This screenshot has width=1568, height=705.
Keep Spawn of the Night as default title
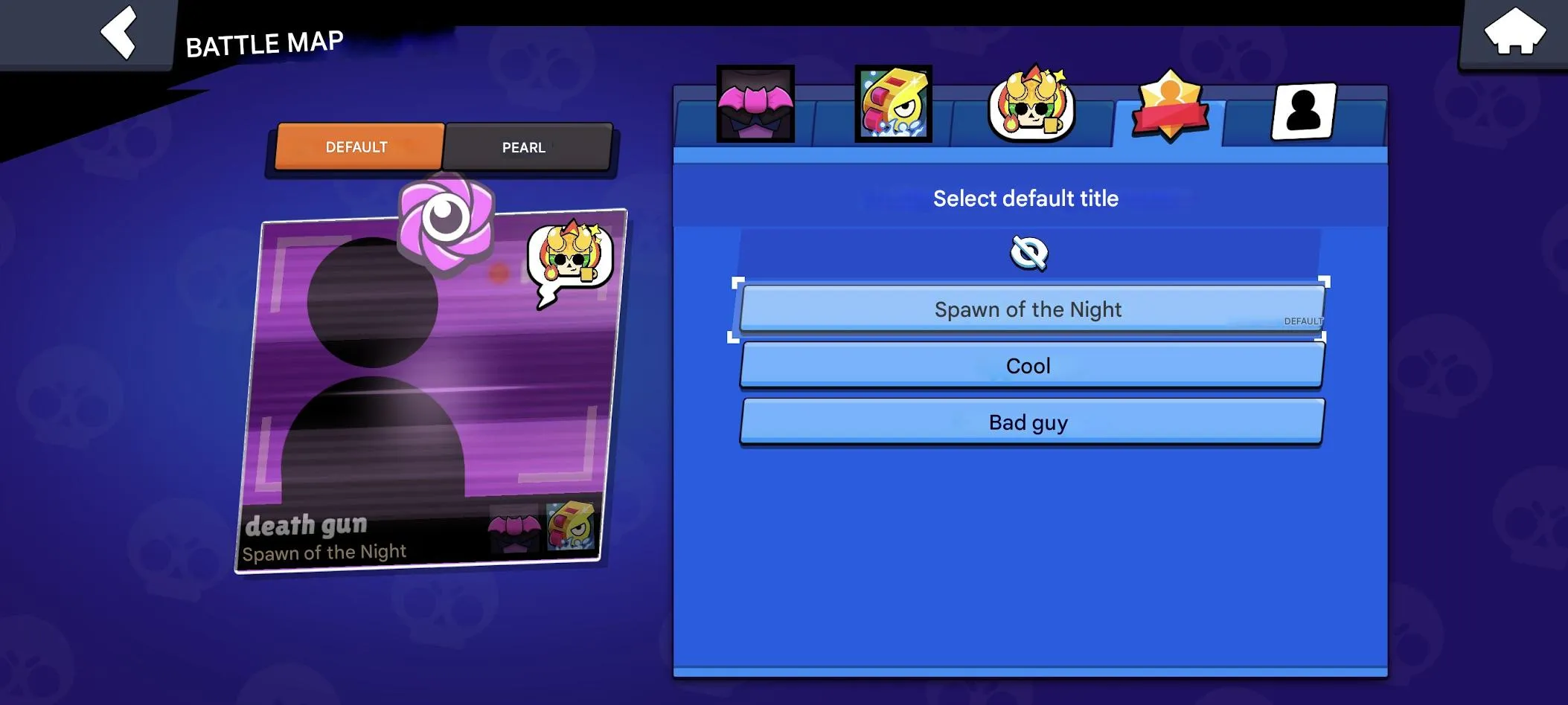pyautogui.click(x=1029, y=309)
